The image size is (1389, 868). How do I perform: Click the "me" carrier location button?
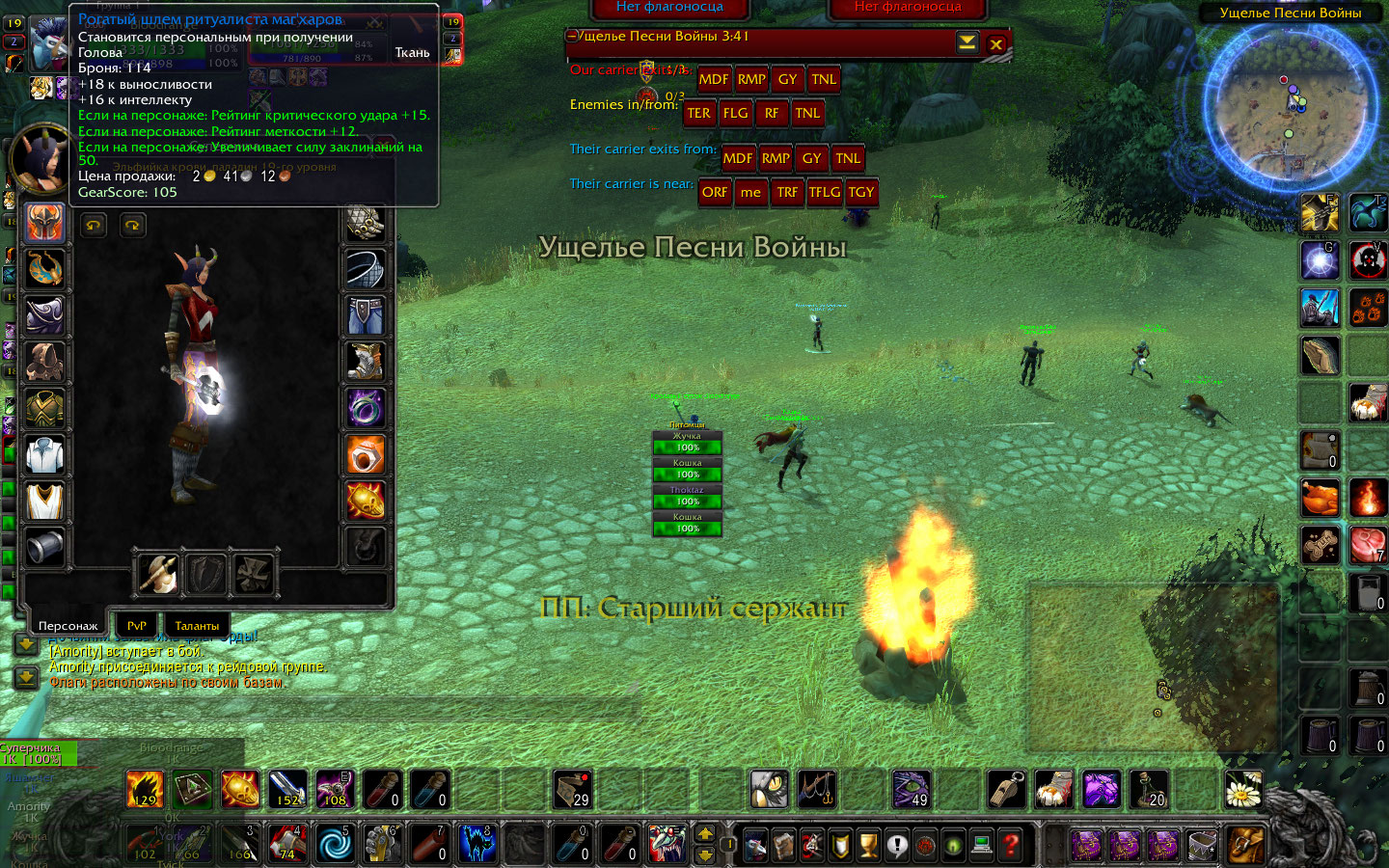750,192
